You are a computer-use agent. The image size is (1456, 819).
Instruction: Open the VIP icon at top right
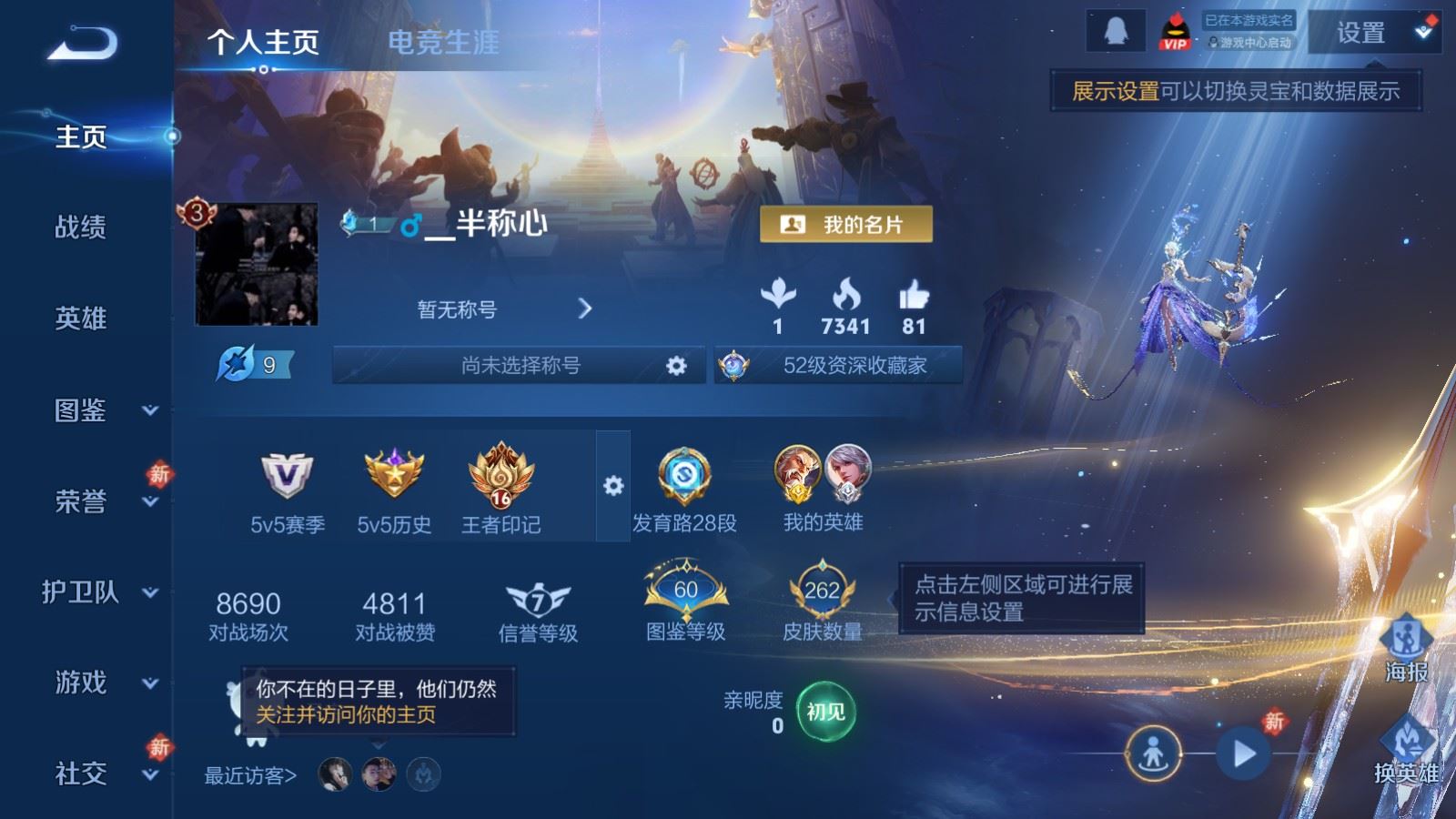pos(1177,29)
